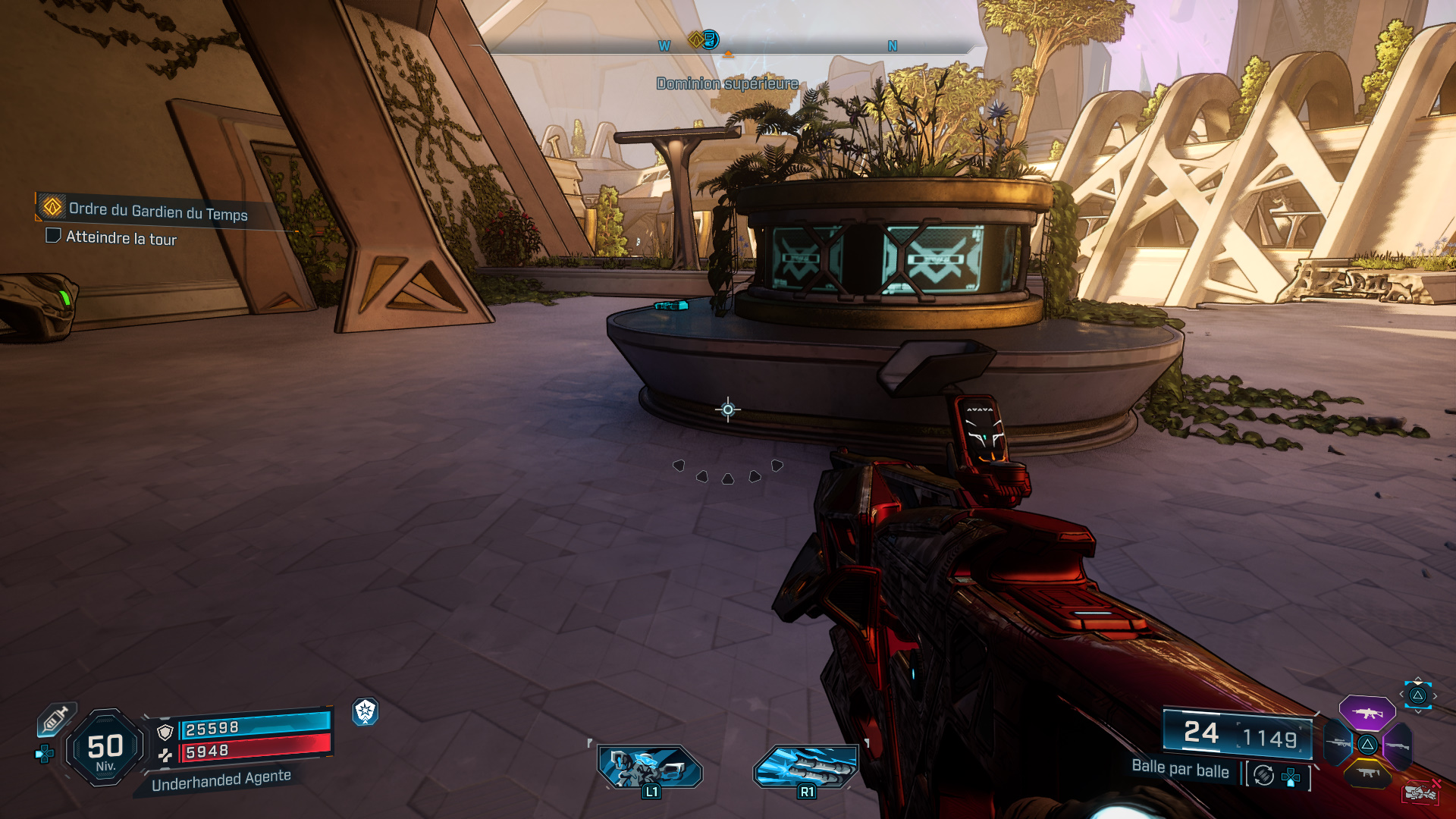Select the purple assault rifle on the weapon wheel
This screenshot has height=819, width=1456.
point(1367,713)
